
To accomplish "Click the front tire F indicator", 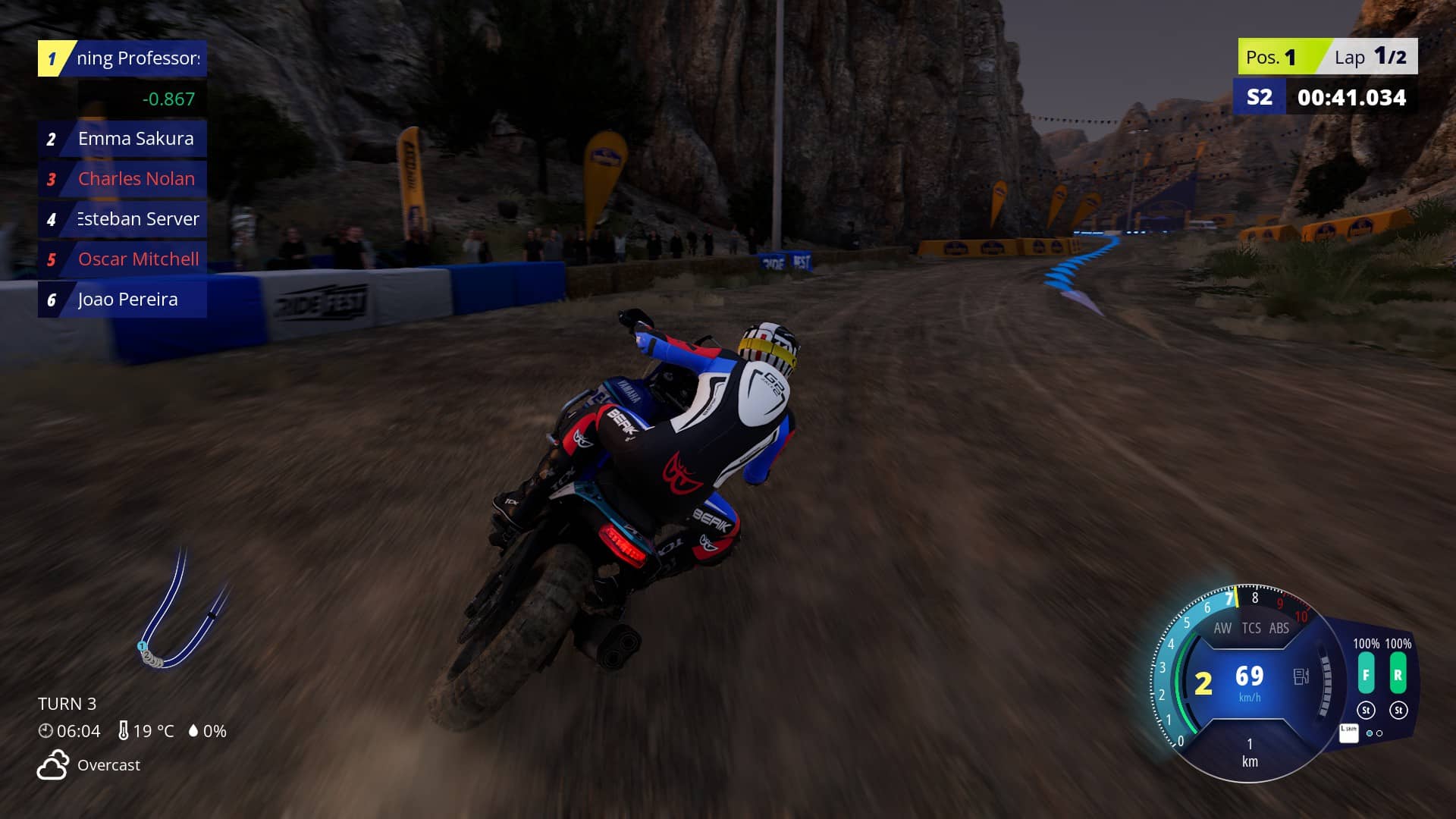I will tap(1366, 675).
